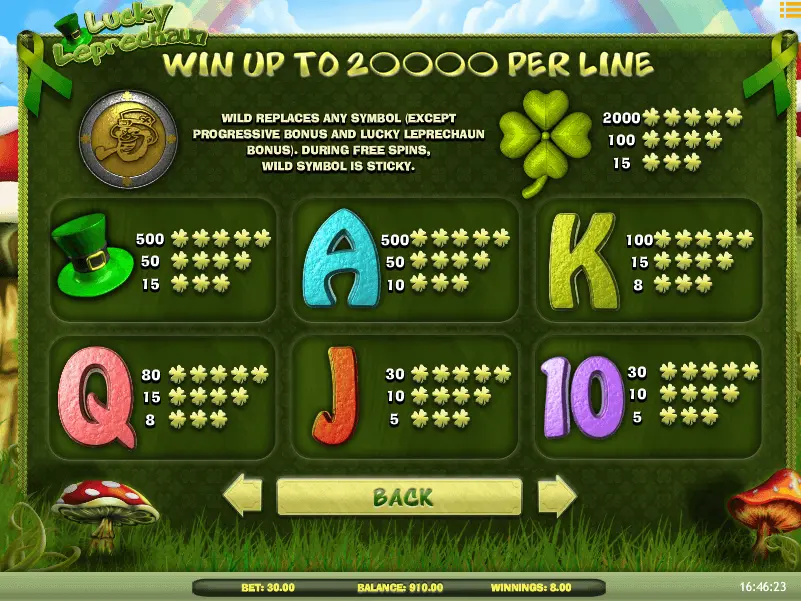The width and height of the screenshot is (801, 601).
Task: Open the orange list menu icon
Action: (788, 9)
